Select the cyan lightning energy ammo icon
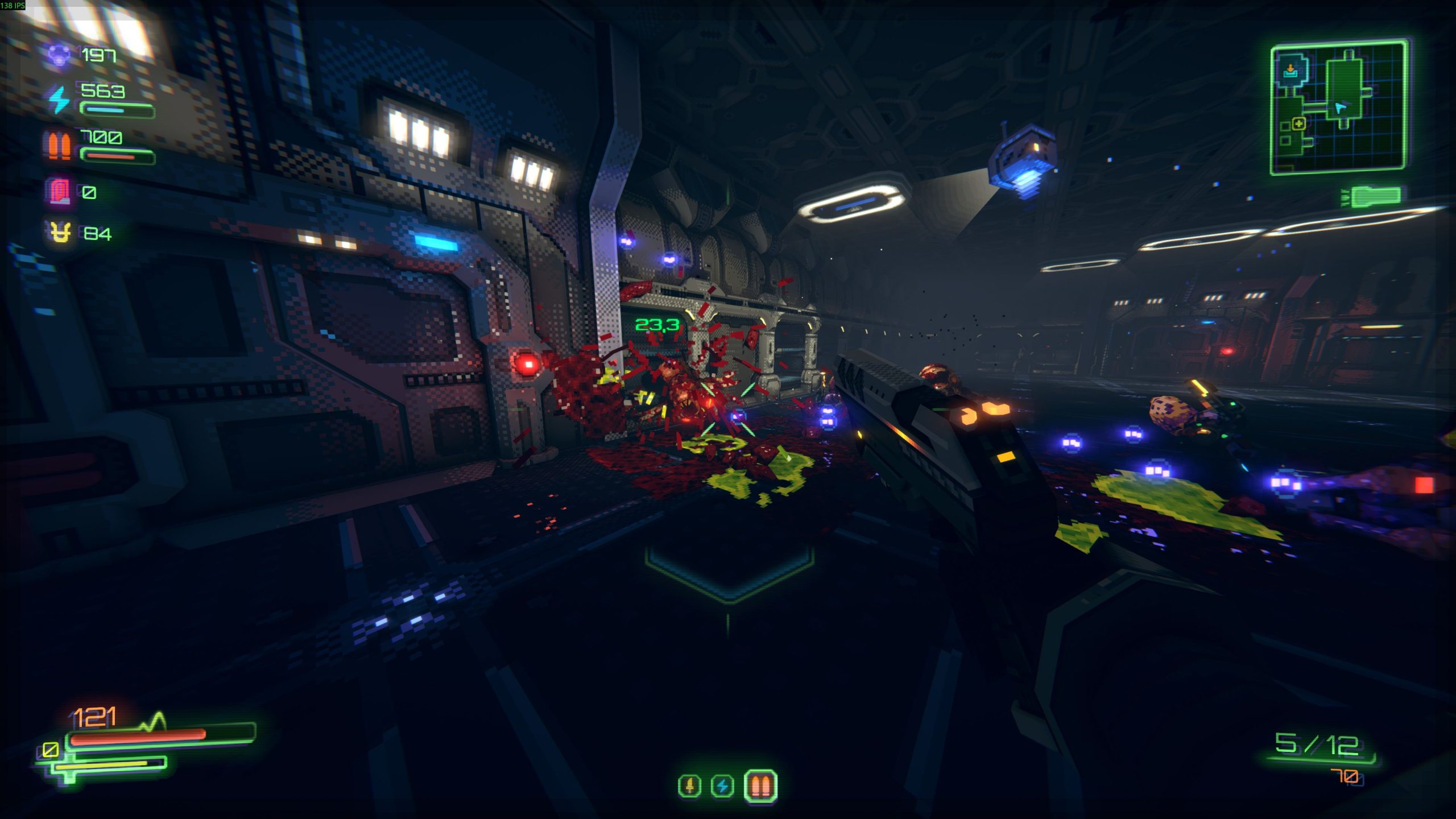This screenshot has height=819, width=1456. click(x=59, y=99)
